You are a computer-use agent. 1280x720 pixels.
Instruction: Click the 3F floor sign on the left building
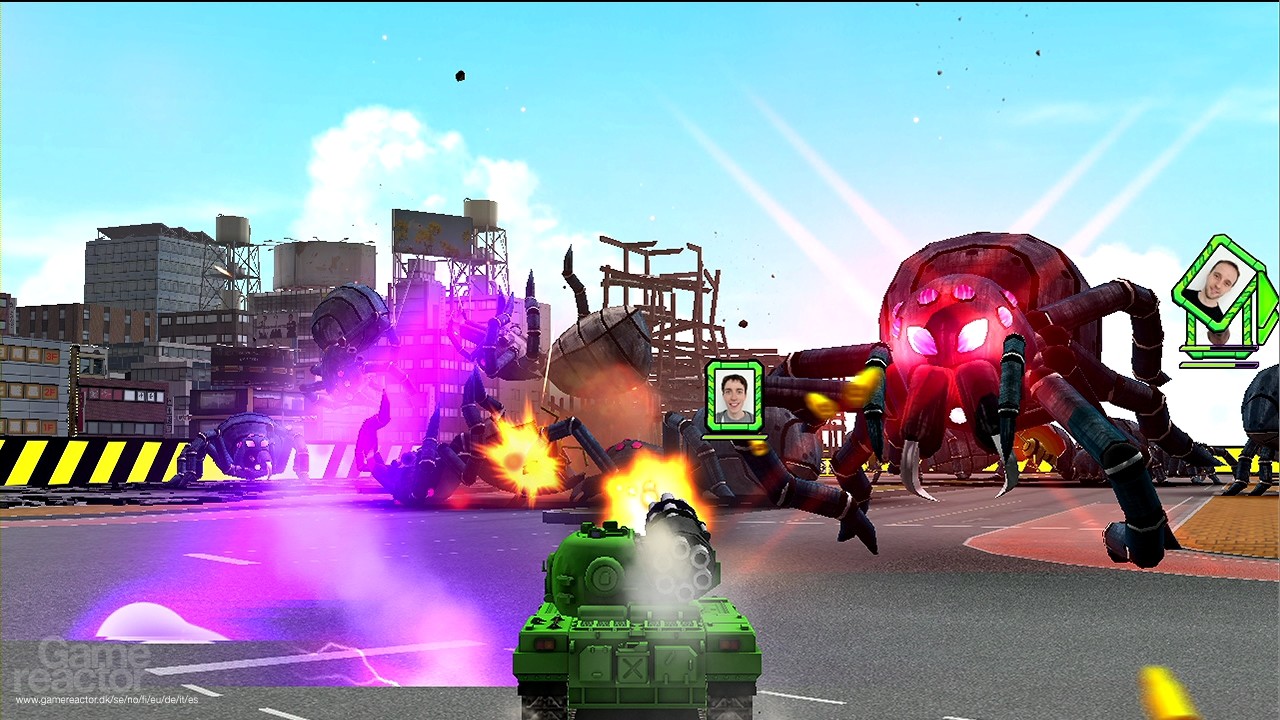[50, 356]
